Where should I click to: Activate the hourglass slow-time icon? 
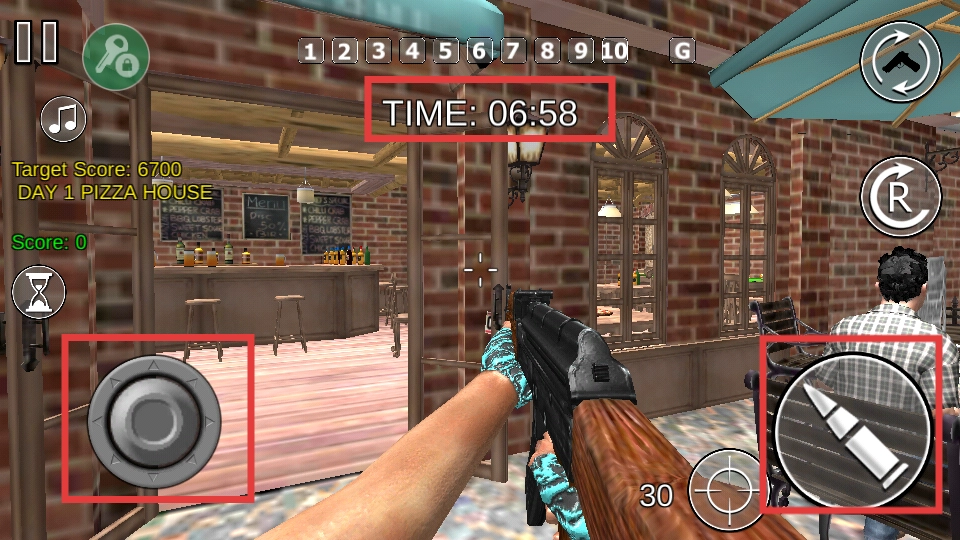(x=39, y=293)
